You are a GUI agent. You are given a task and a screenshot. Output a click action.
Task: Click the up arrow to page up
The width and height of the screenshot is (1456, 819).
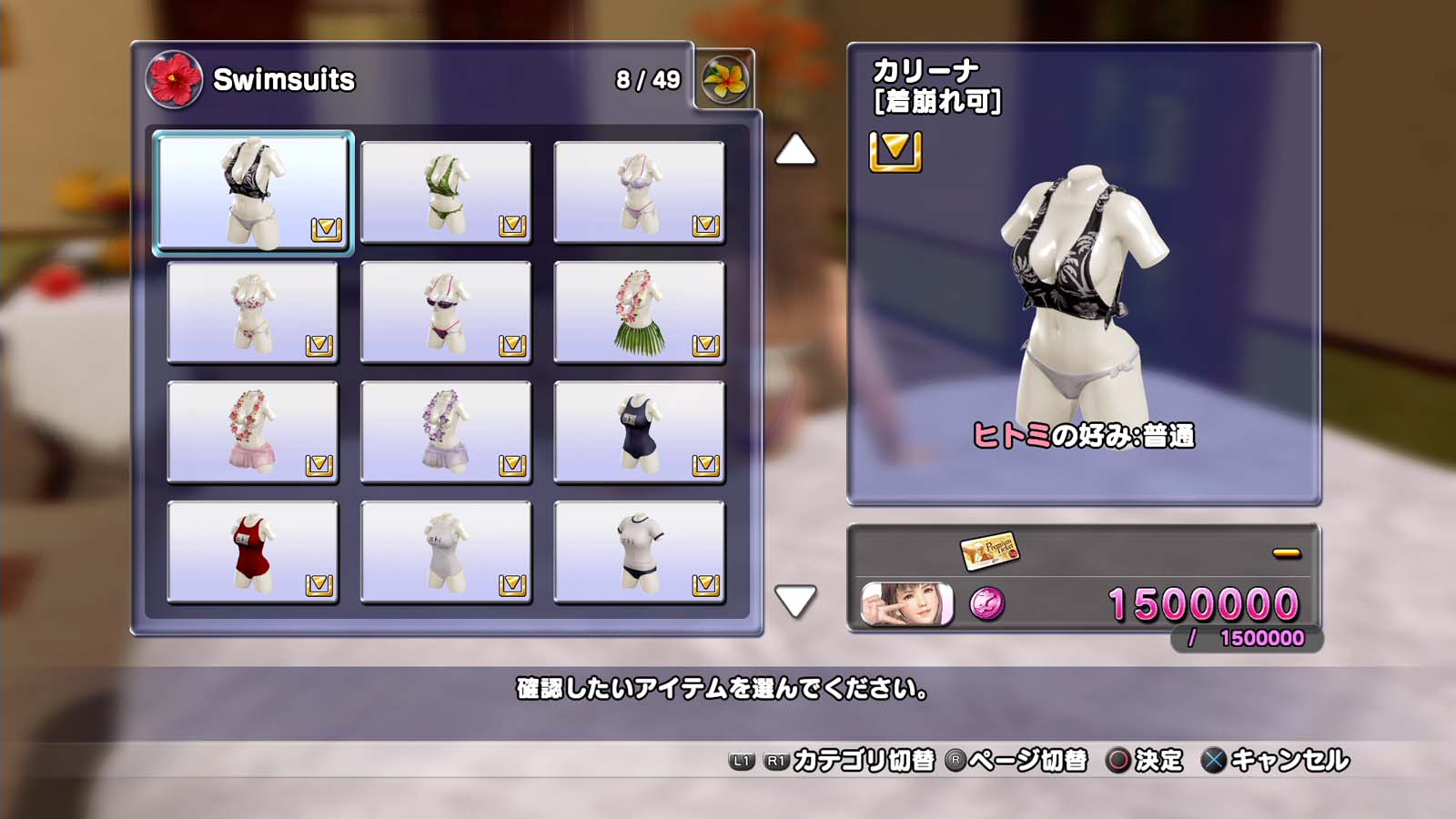coord(795,150)
